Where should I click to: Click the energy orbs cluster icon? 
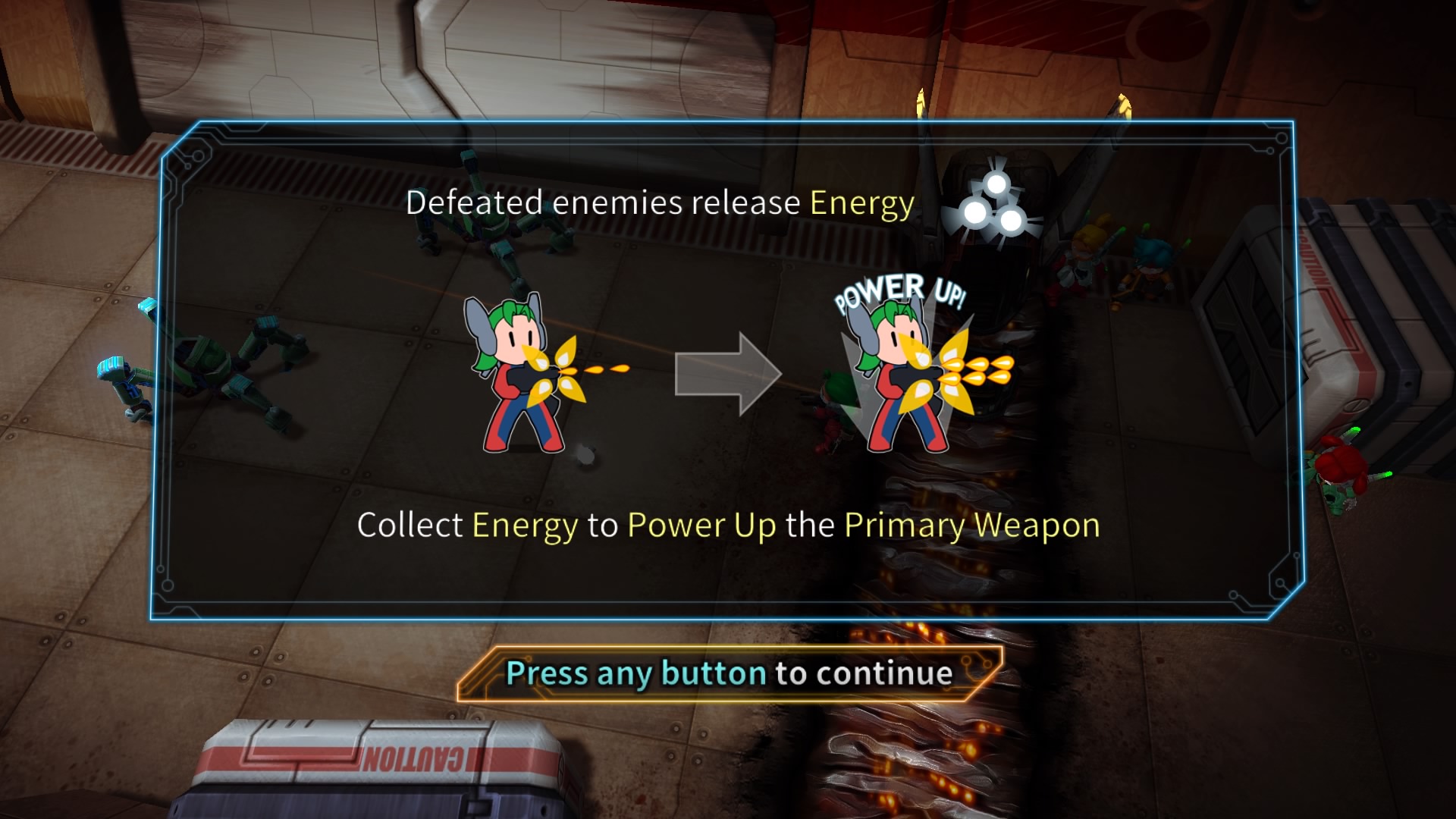click(995, 203)
